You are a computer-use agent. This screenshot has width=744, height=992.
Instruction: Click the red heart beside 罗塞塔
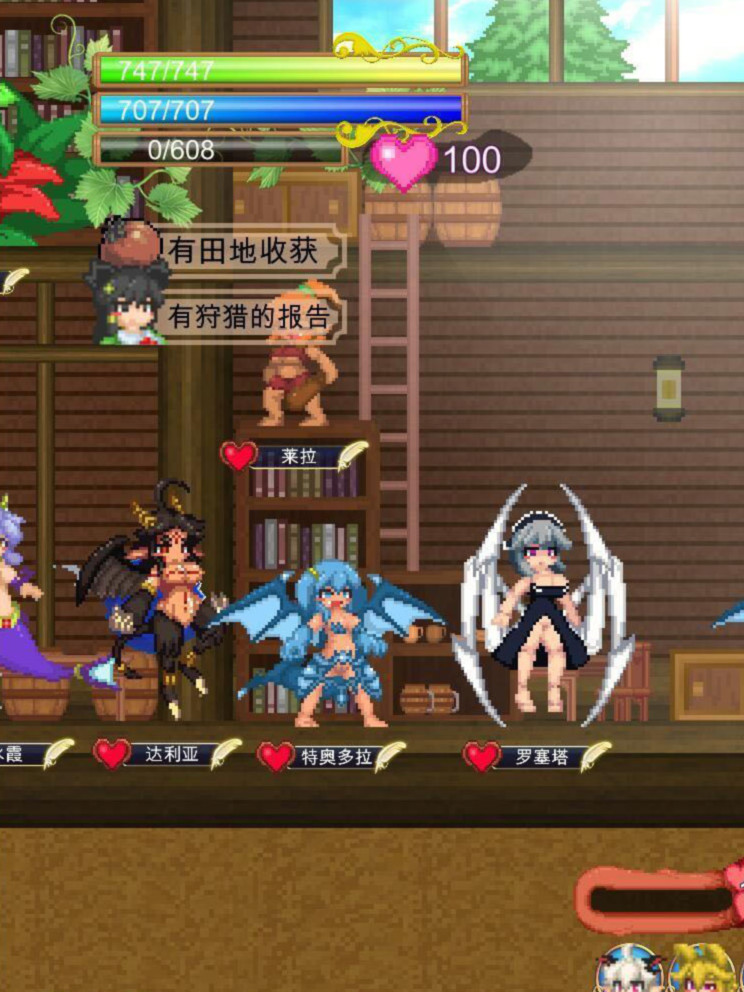pyautogui.click(x=482, y=756)
